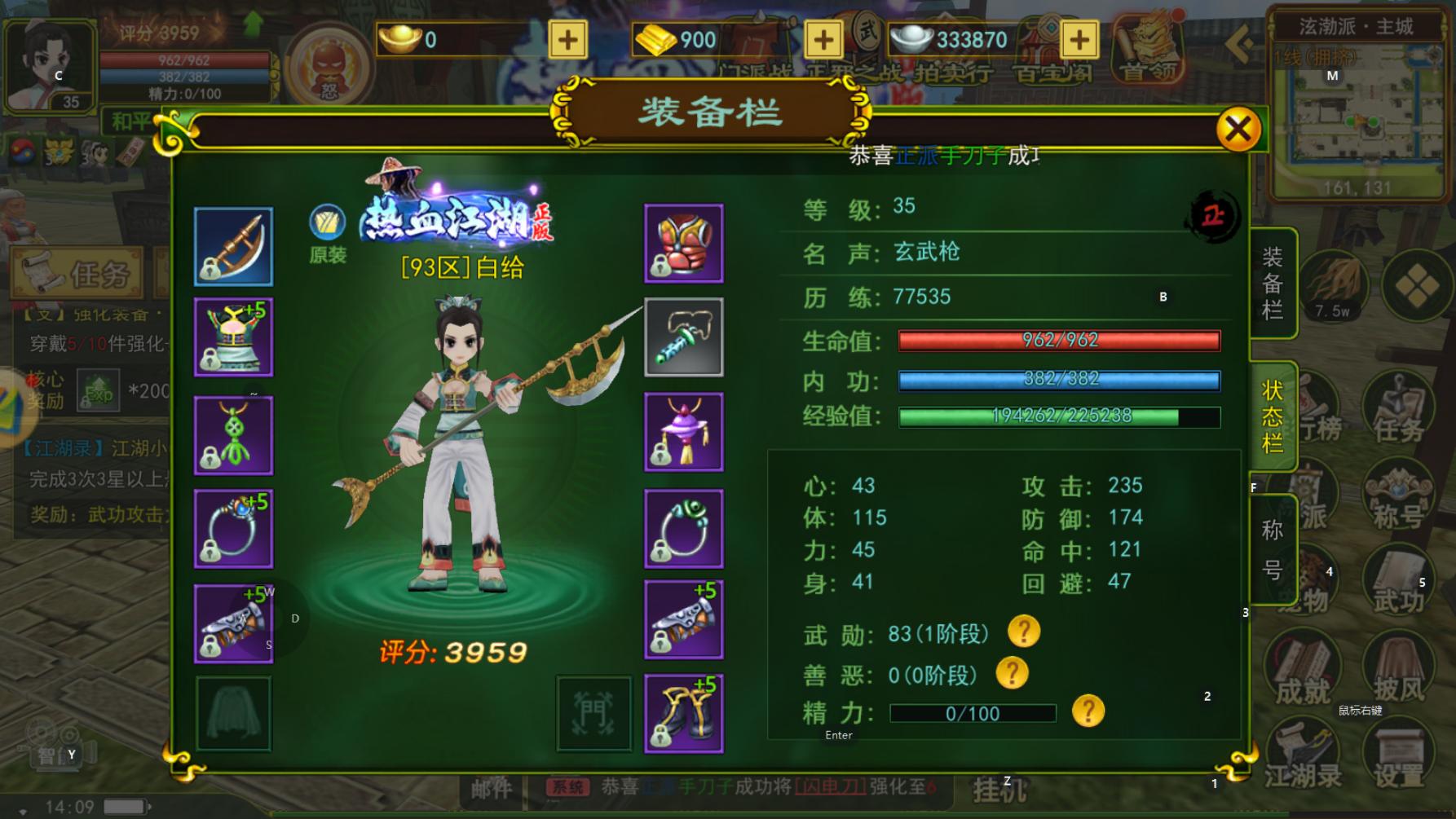Open the 设置 settings menu

pyautogui.click(x=1399, y=754)
